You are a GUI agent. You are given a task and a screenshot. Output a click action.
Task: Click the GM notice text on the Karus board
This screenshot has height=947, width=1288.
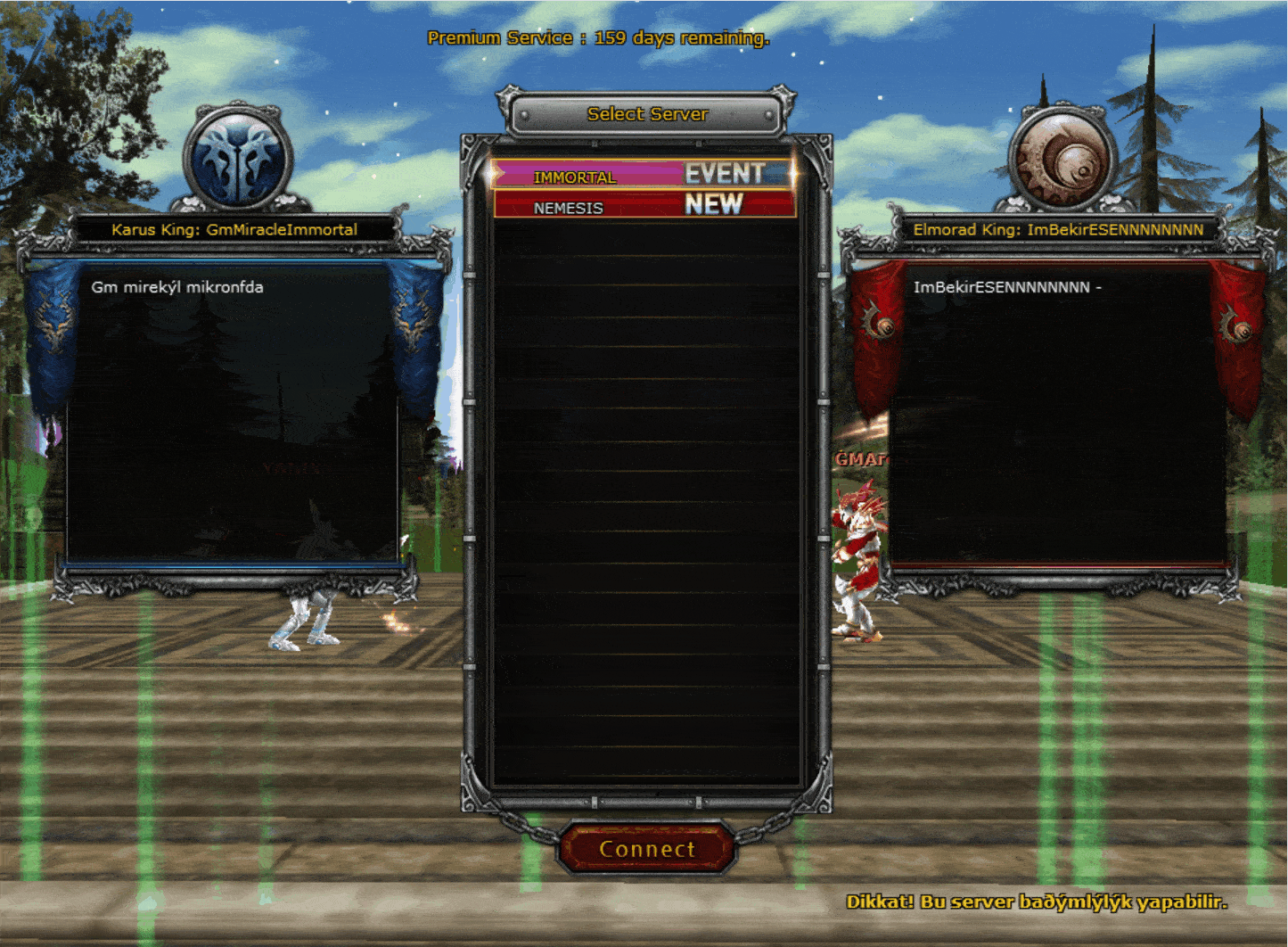click(x=176, y=287)
